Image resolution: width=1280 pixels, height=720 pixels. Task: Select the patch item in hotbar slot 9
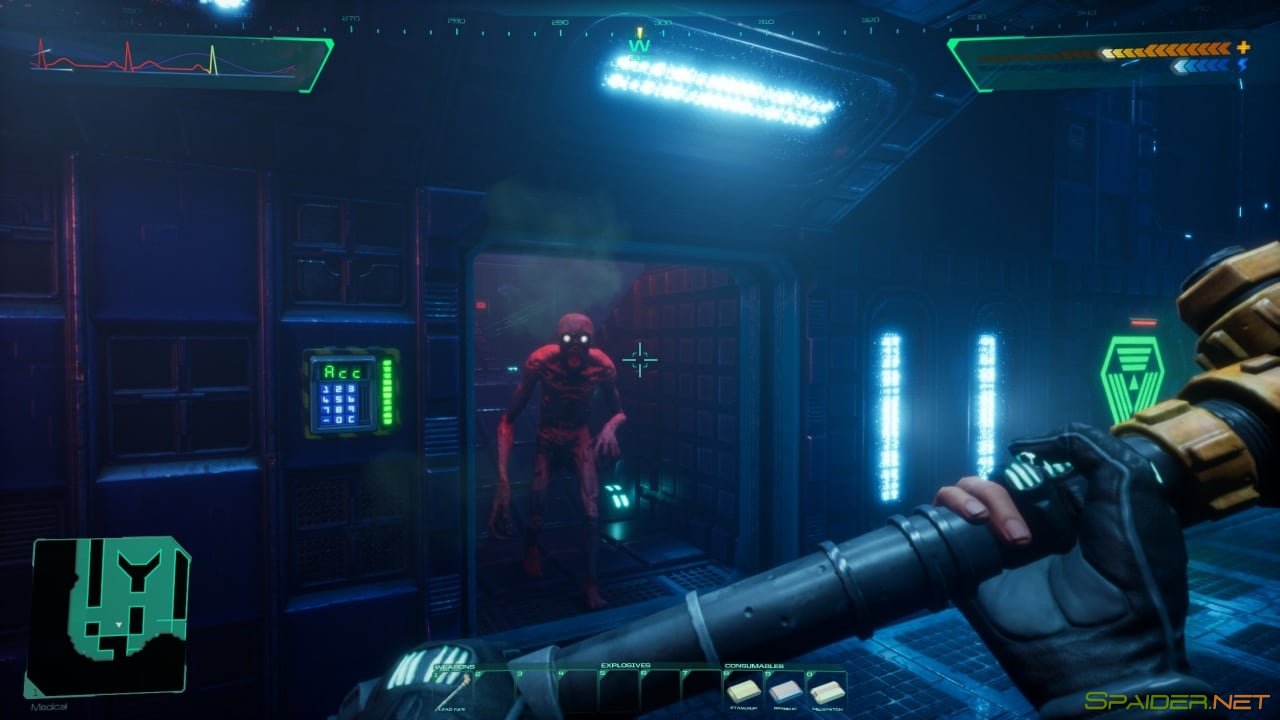point(785,692)
